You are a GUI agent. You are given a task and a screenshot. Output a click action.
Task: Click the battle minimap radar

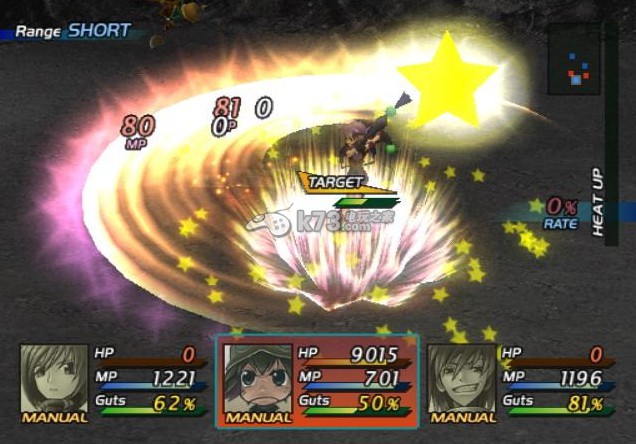[574, 62]
